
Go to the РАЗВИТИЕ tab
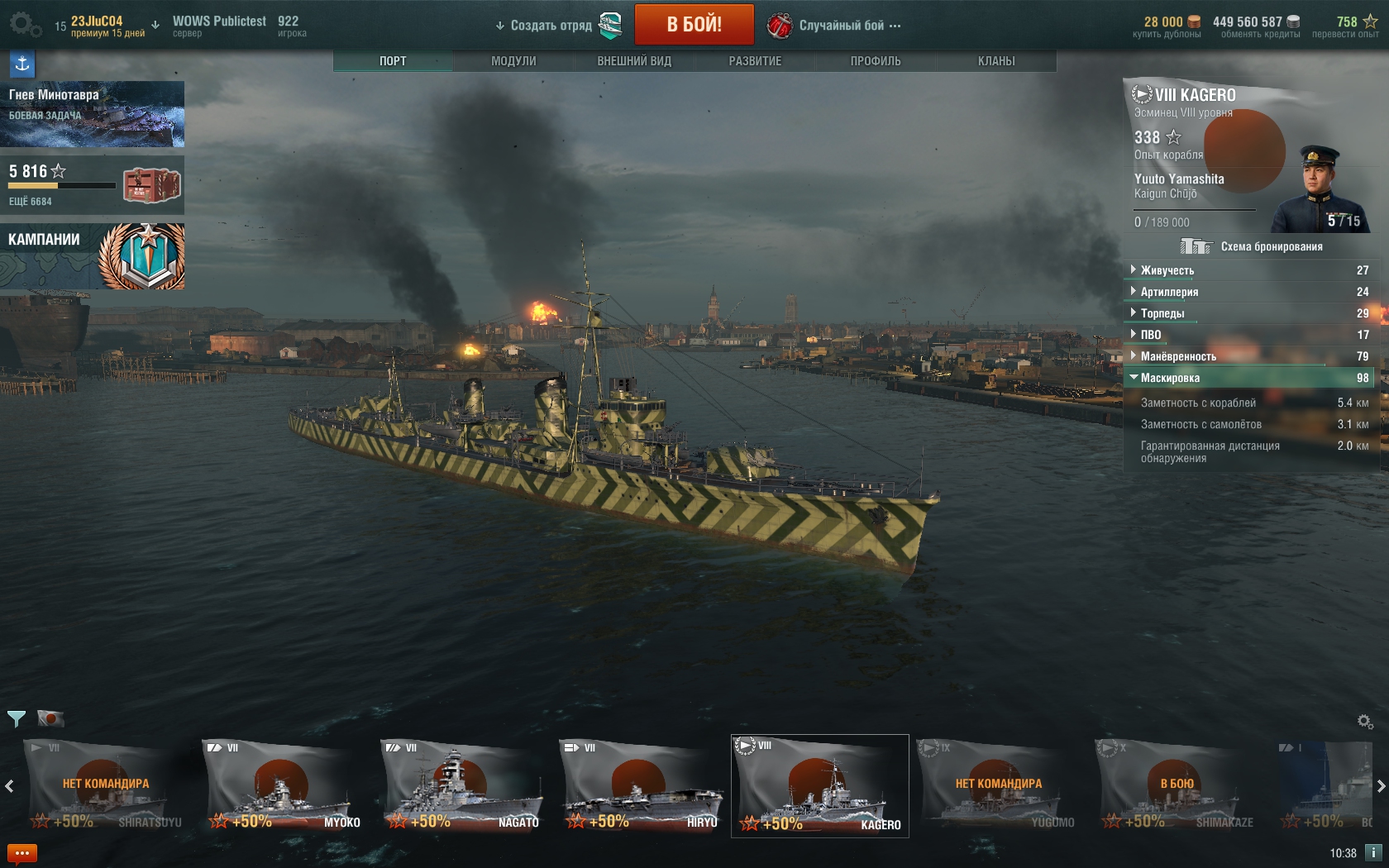click(755, 61)
